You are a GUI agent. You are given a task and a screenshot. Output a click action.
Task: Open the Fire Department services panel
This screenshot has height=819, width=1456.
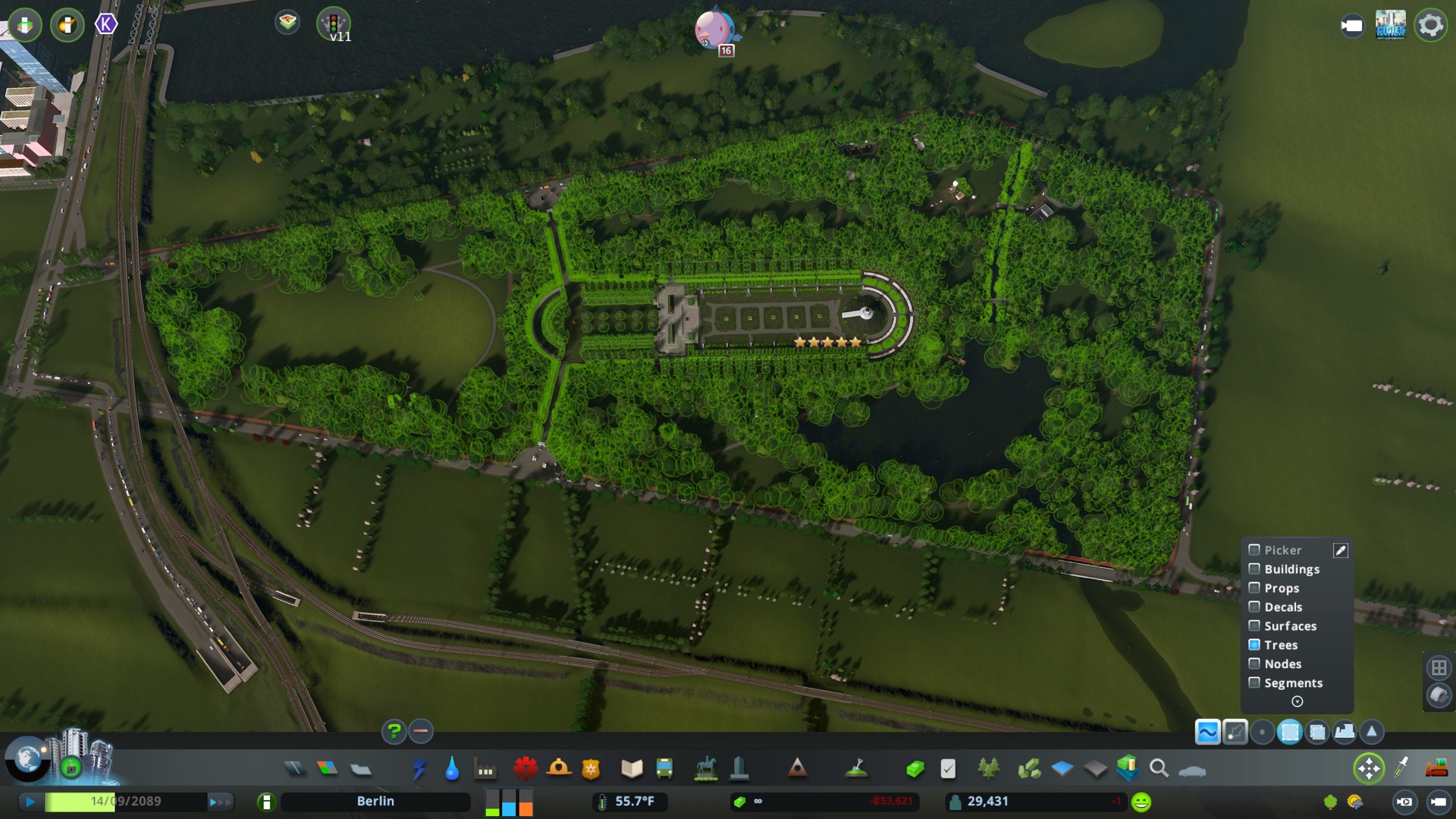559,768
